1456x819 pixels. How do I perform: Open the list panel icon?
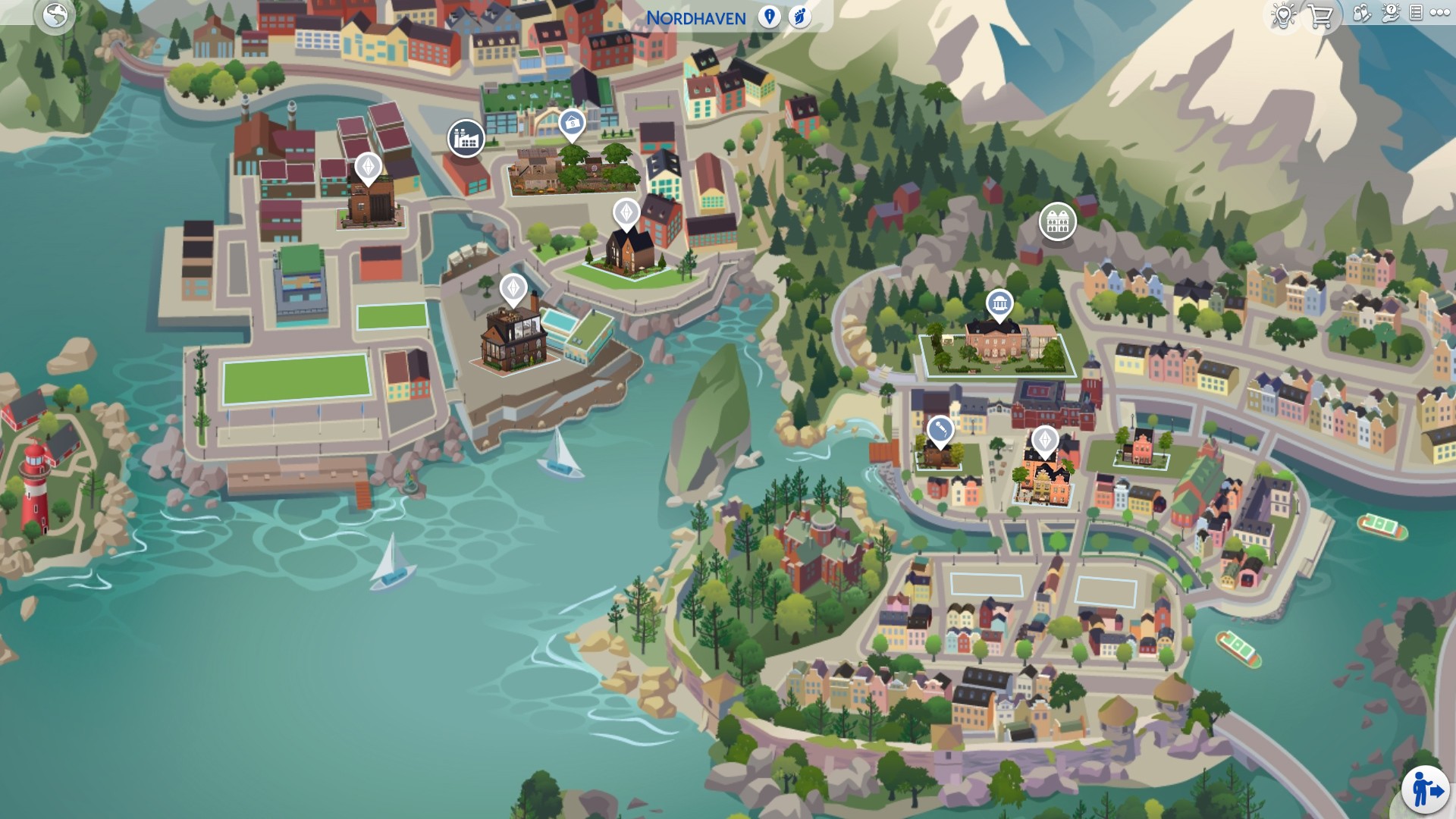[x=1416, y=14]
